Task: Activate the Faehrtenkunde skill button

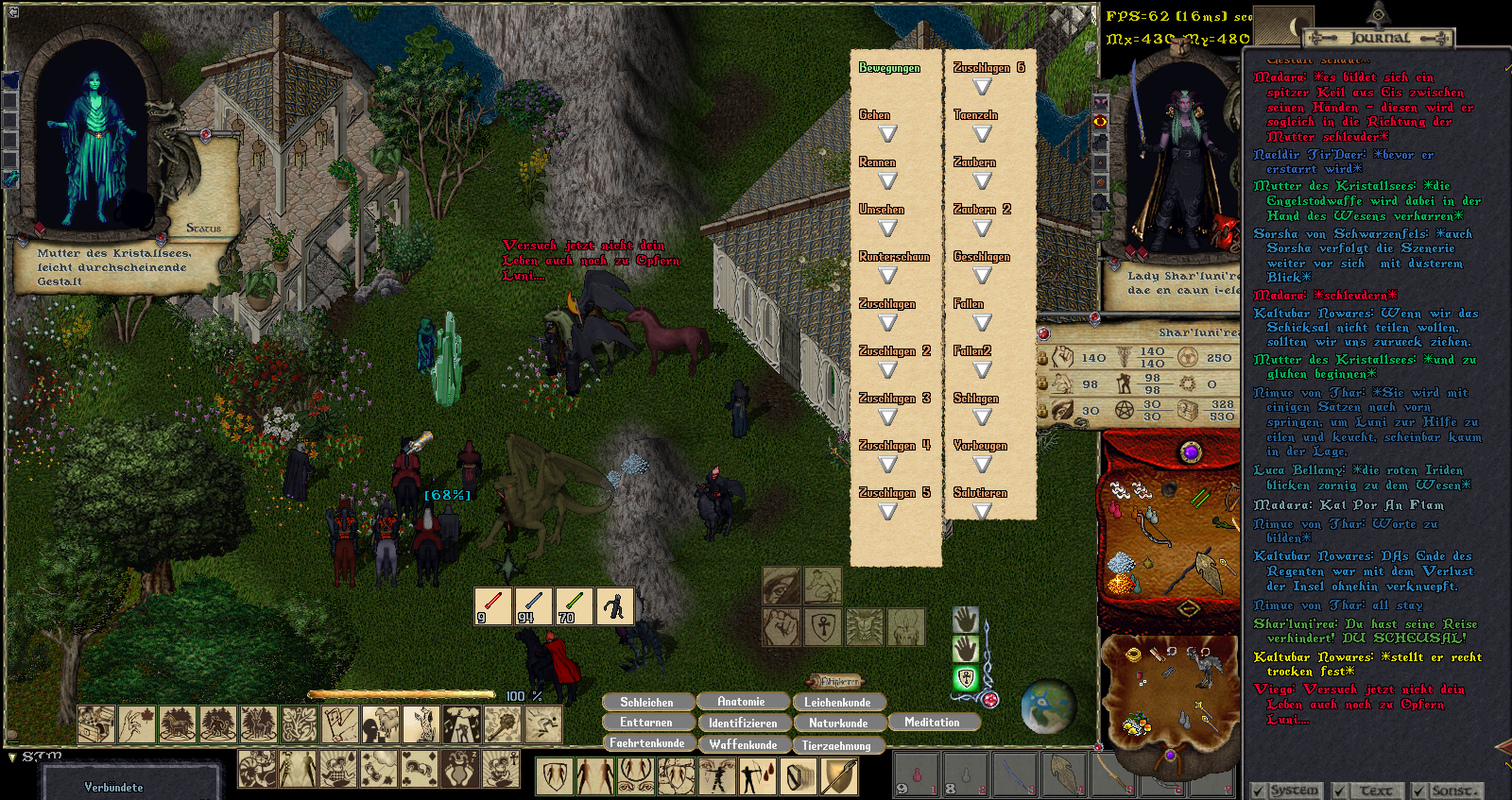Action: (647, 743)
